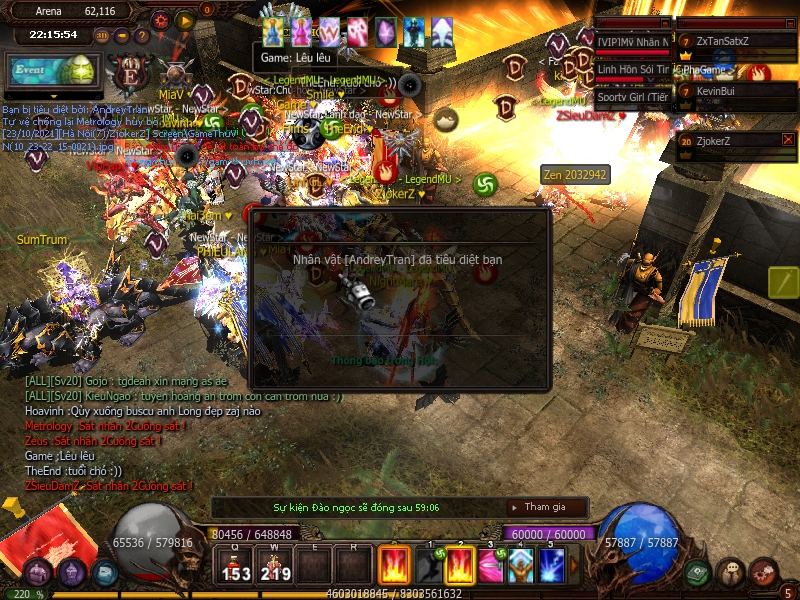The image size is (800, 600).
Task: Use the Q potion slot with 153
Action: [236, 565]
